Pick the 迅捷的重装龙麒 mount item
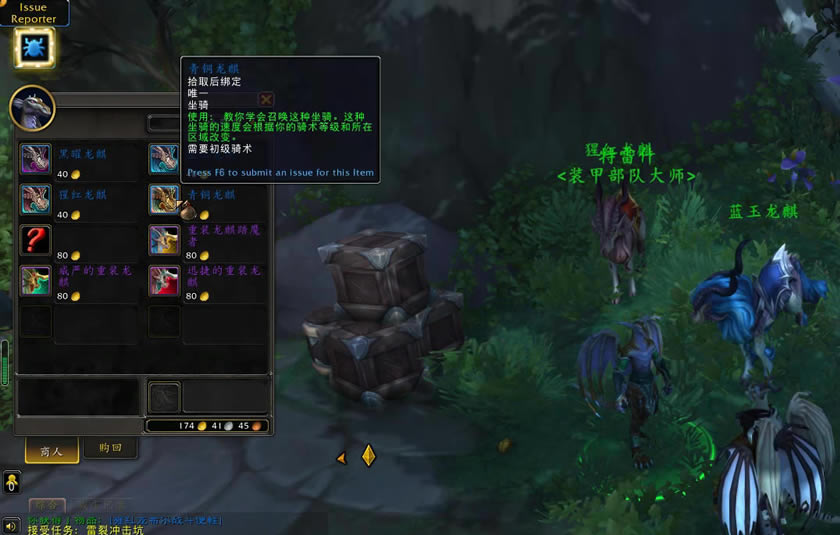The image size is (840, 535). pos(164,281)
